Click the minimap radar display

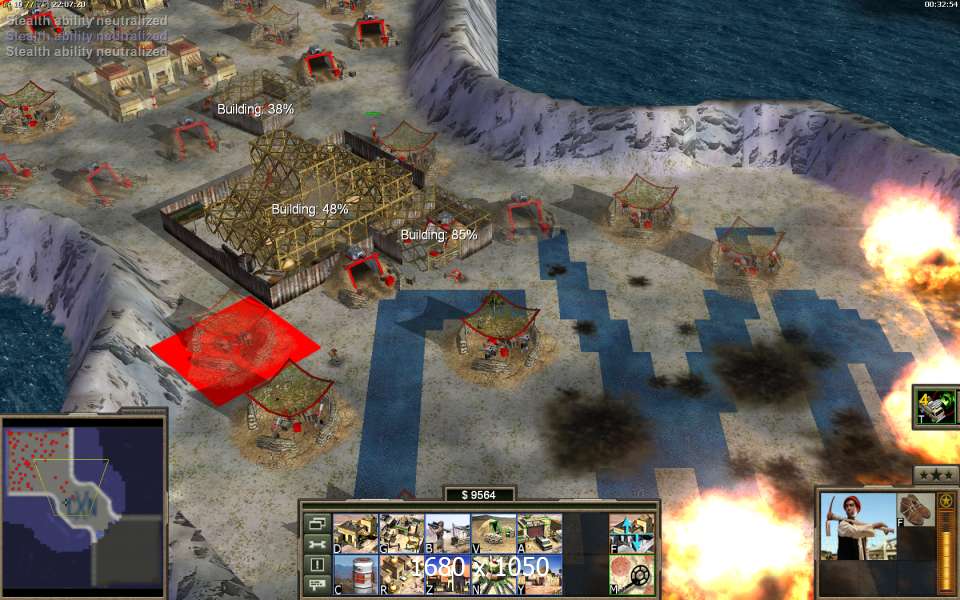click(x=82, y=505)
